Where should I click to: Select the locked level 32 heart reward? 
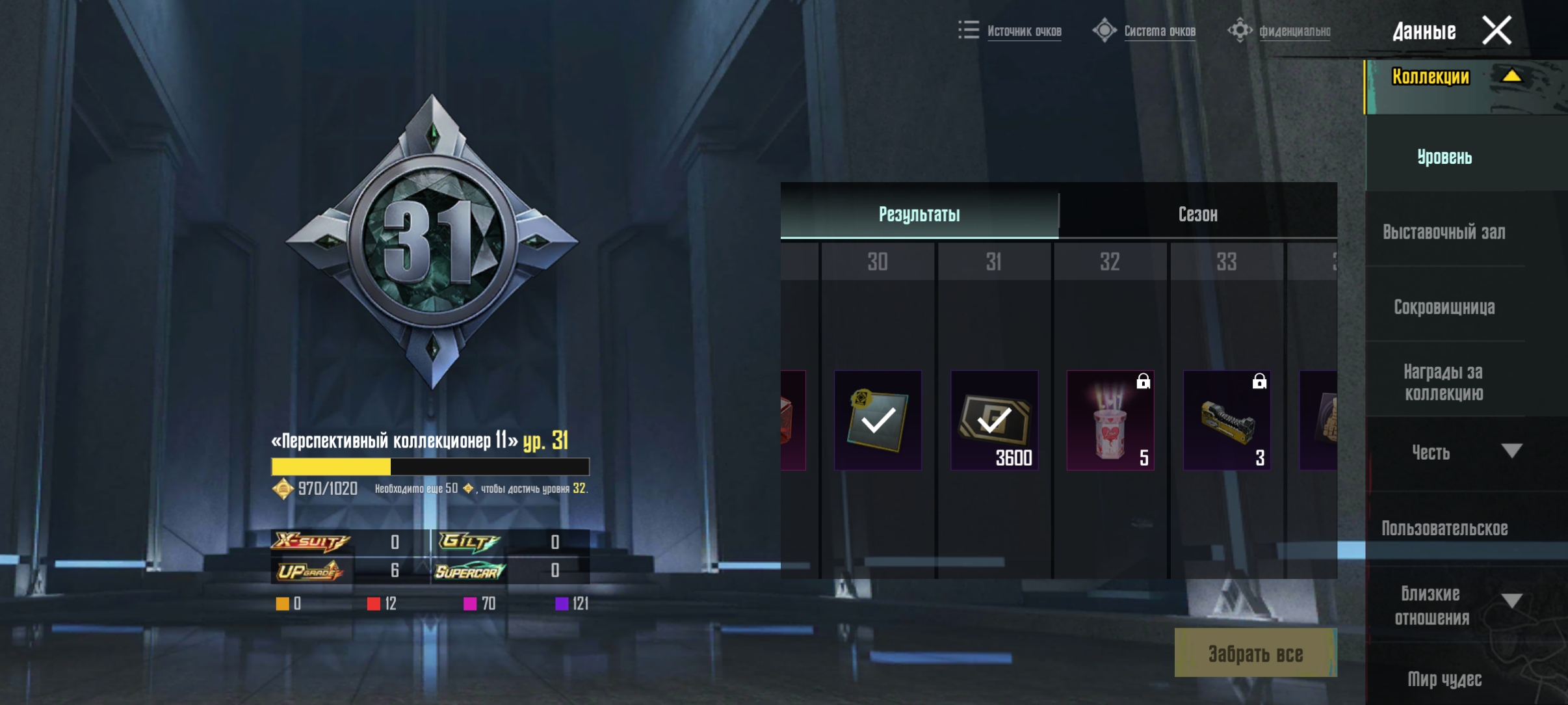[x=1110, y=420]
